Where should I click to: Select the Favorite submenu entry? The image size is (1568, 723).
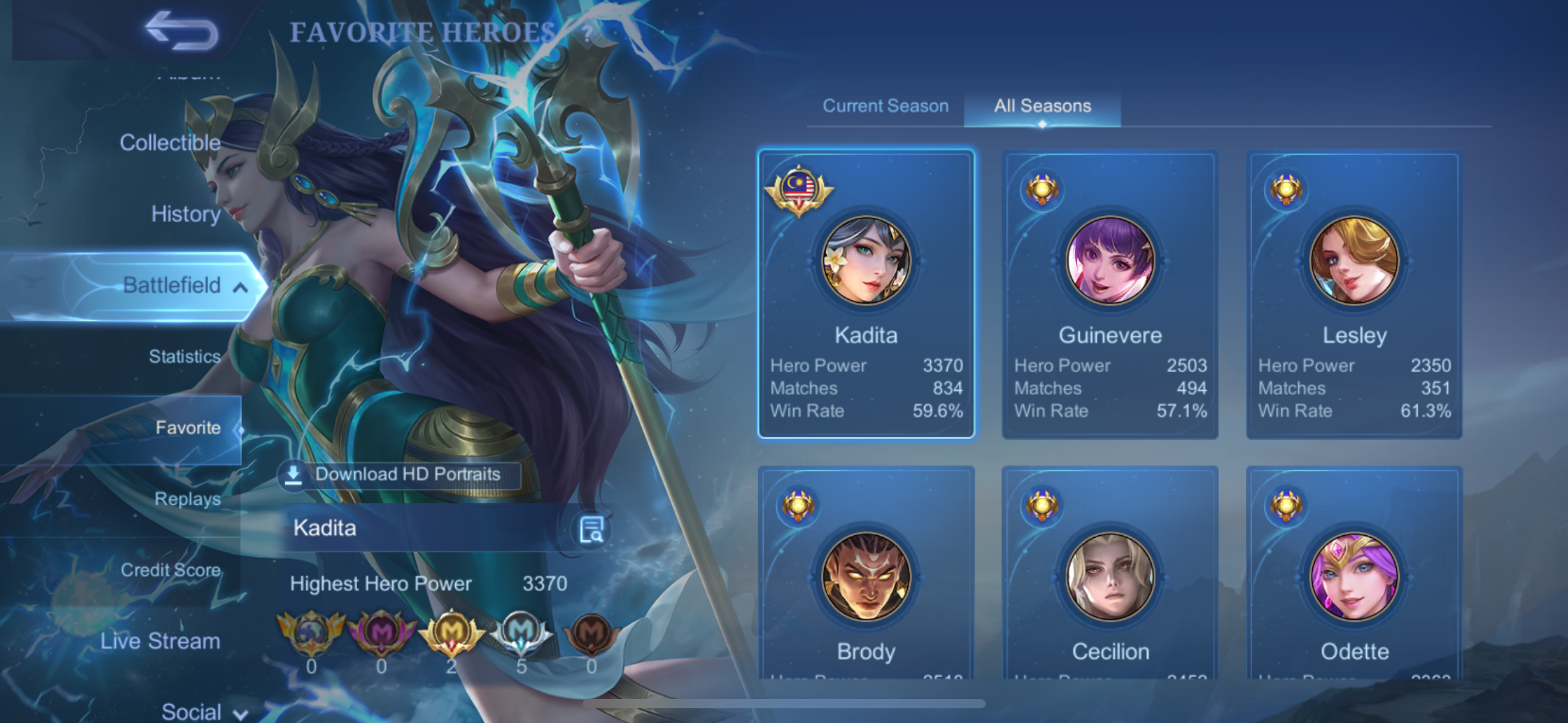coord(187,427)
